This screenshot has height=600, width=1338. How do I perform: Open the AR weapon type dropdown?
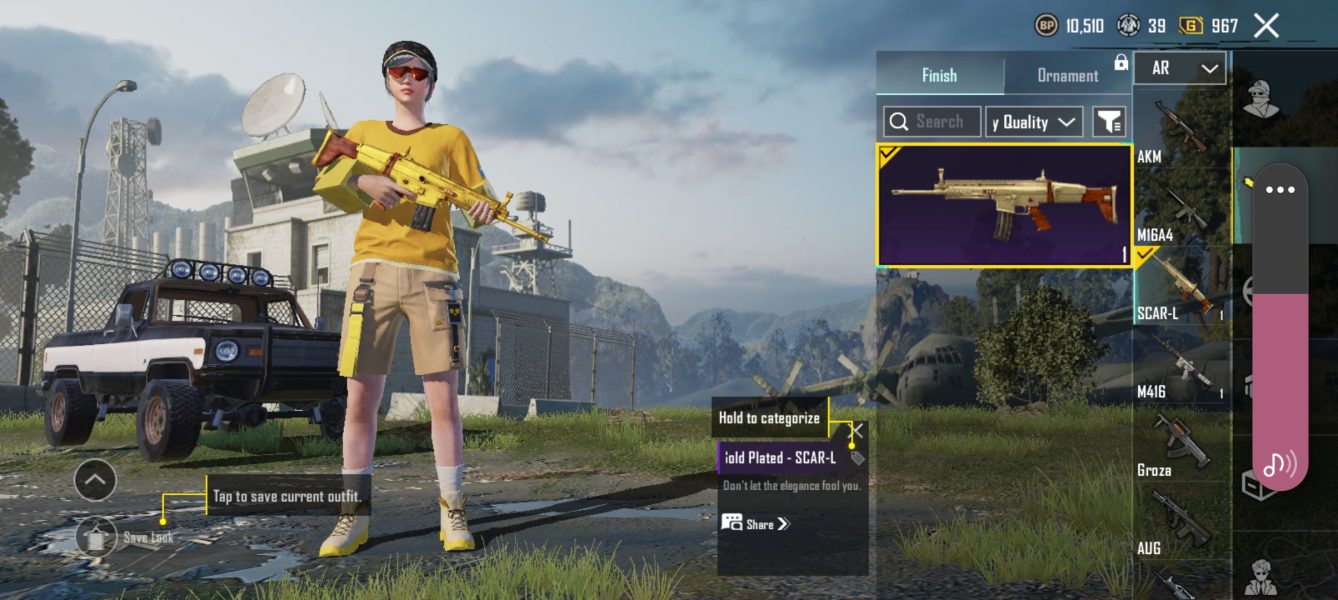pyautogui.click(x=1180, y=68)
